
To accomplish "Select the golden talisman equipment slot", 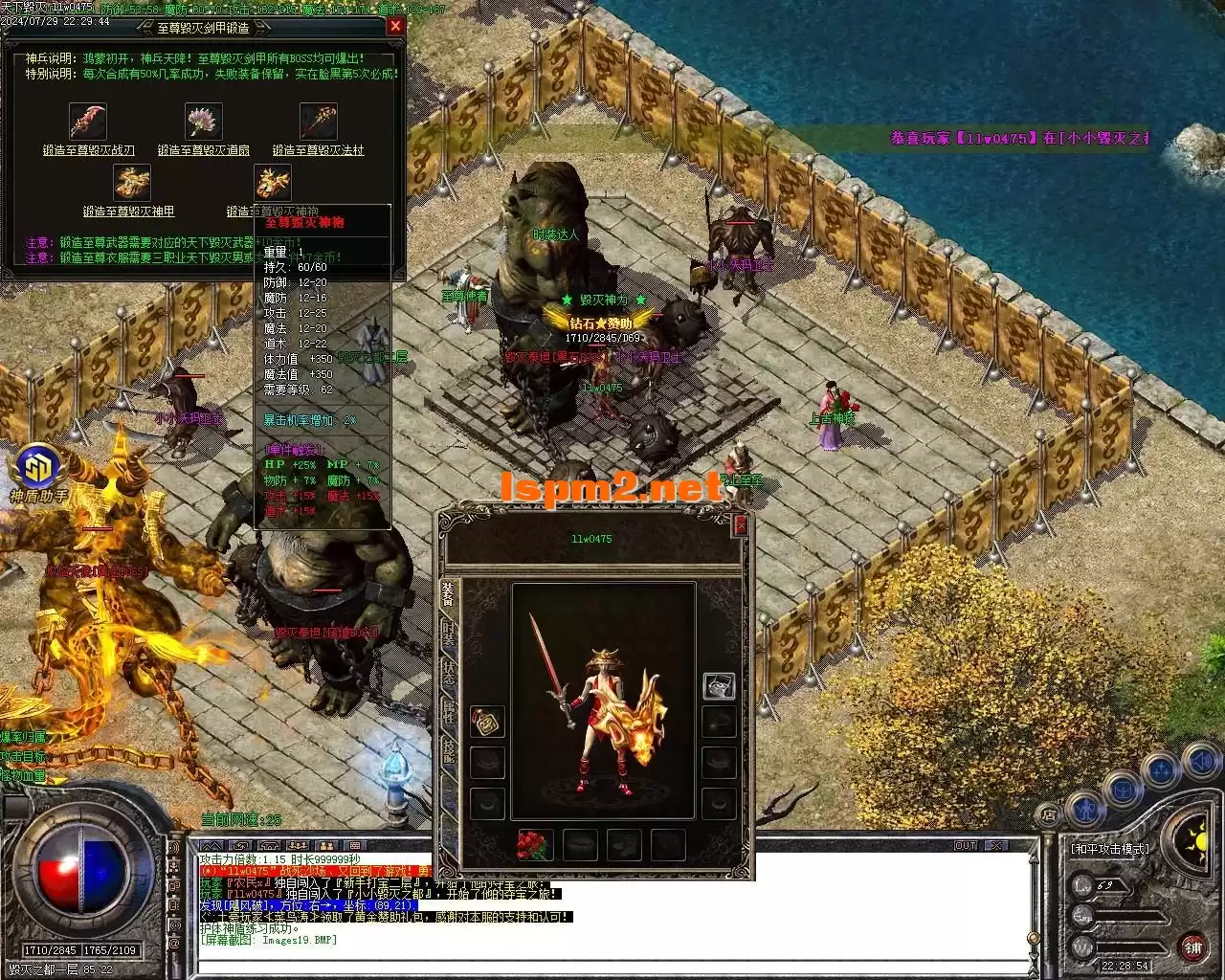I will pos(488,723).
